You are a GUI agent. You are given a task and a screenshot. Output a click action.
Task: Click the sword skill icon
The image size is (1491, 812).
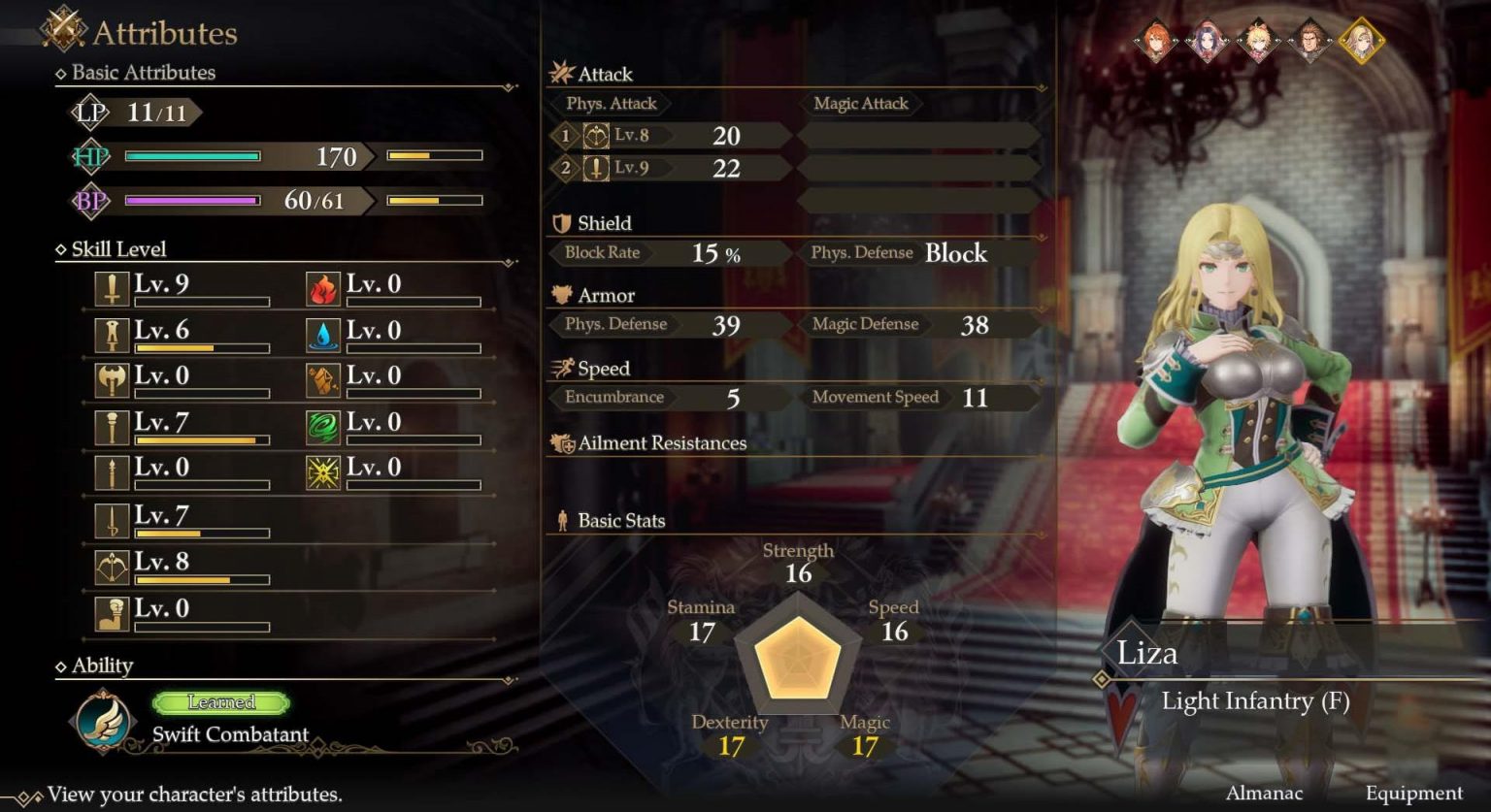click(x=112, y=289)
